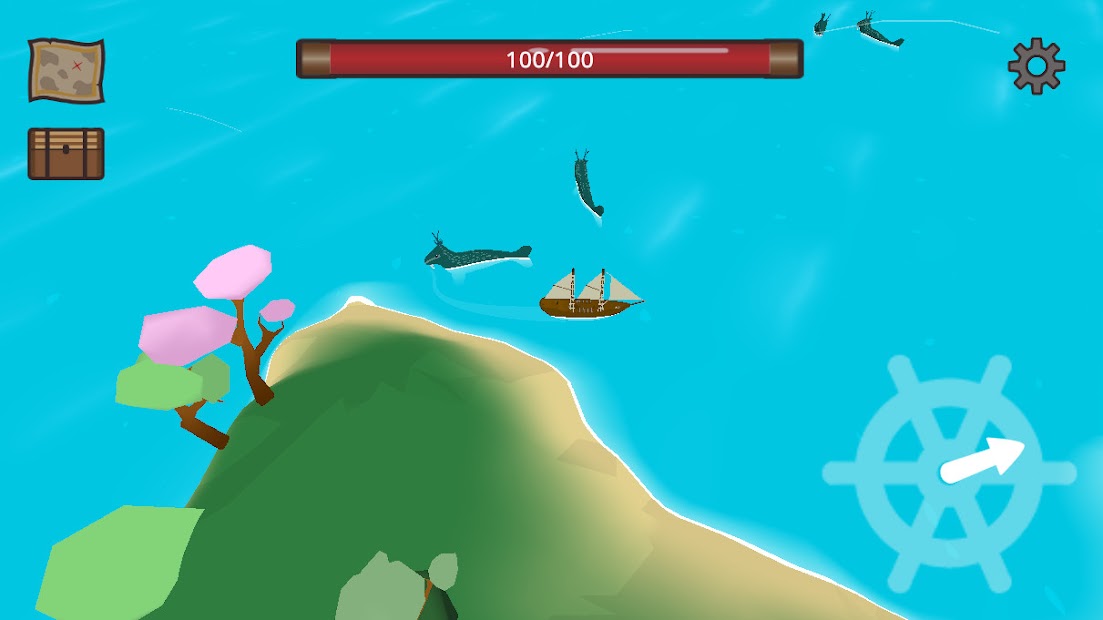Screen dimensions: 1103x620
Task: Tap the ship's steering wheel control
Action: click(949, 472)
